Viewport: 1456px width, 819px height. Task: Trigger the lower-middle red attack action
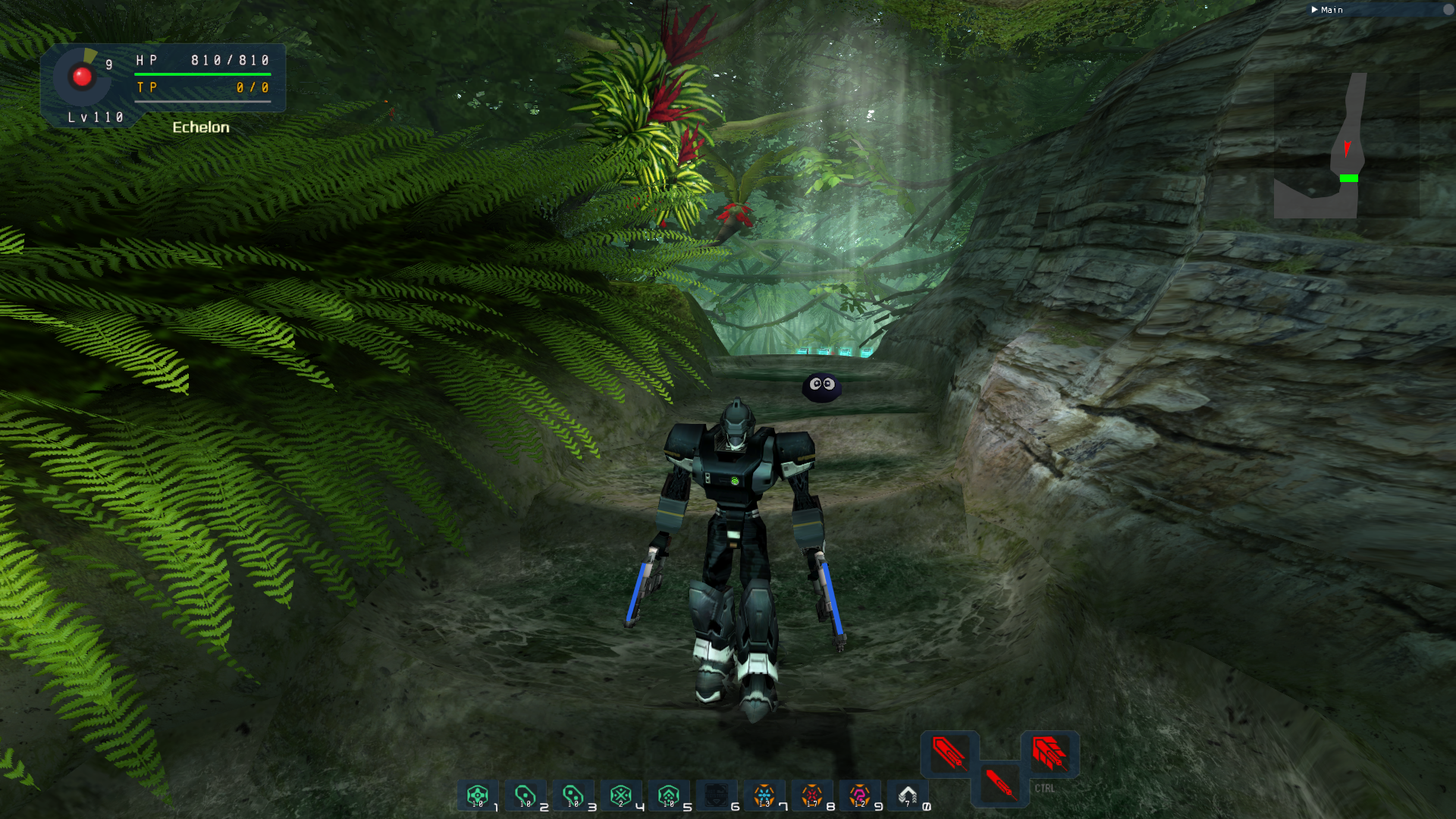click(x=999, y=783)
